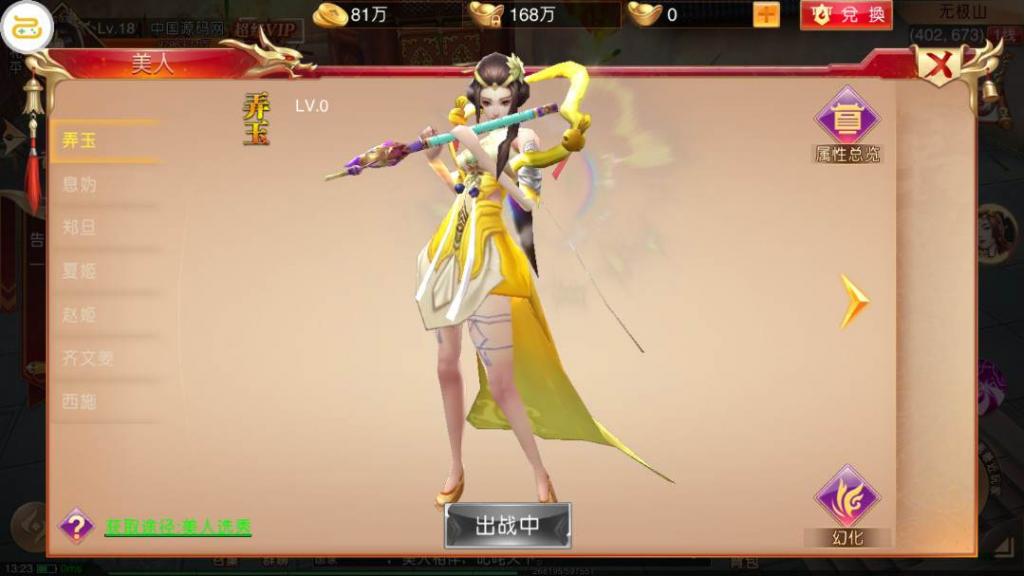Open the 属性总览 attribute overview
Screen dimensions: 1024x576
(x=847, y=122)
